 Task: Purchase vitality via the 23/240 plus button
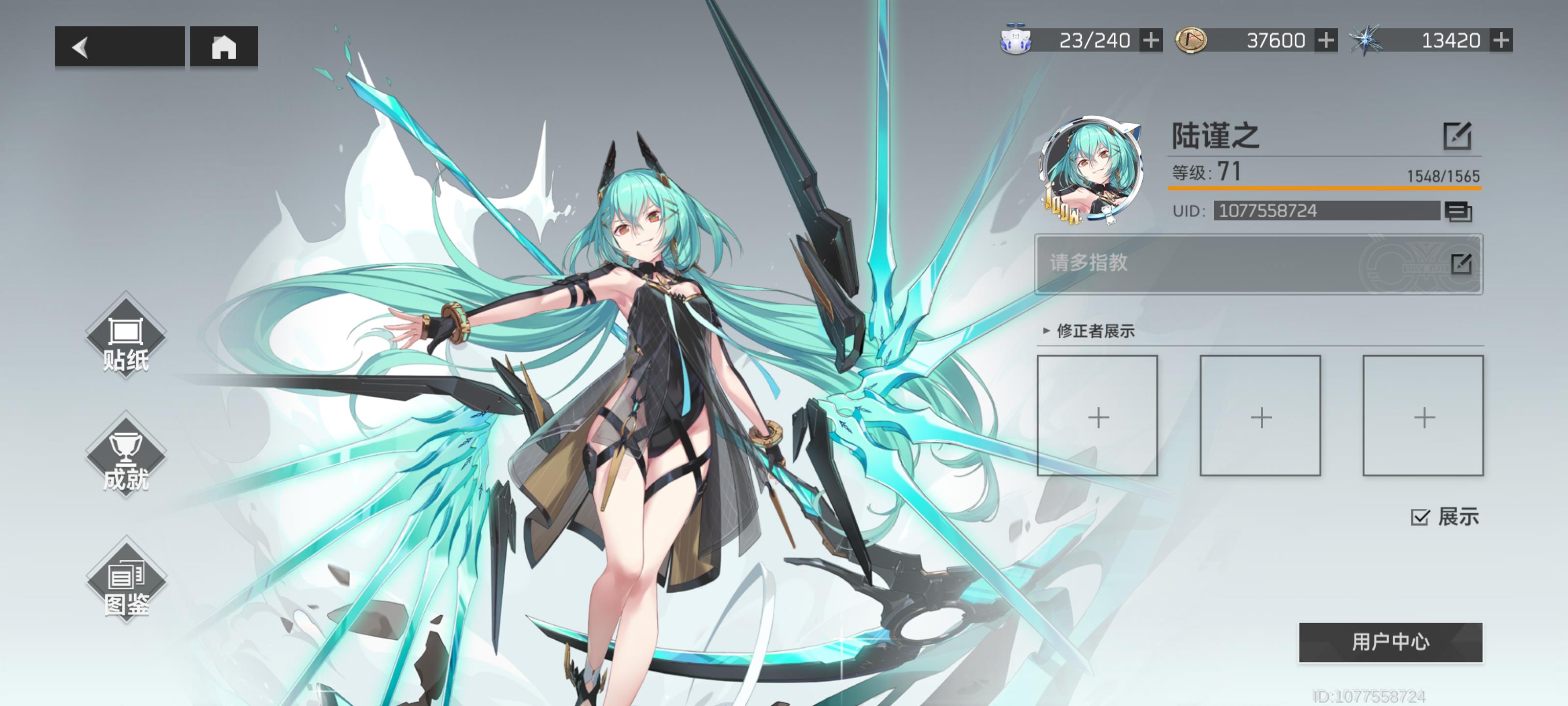(1151, 40)
